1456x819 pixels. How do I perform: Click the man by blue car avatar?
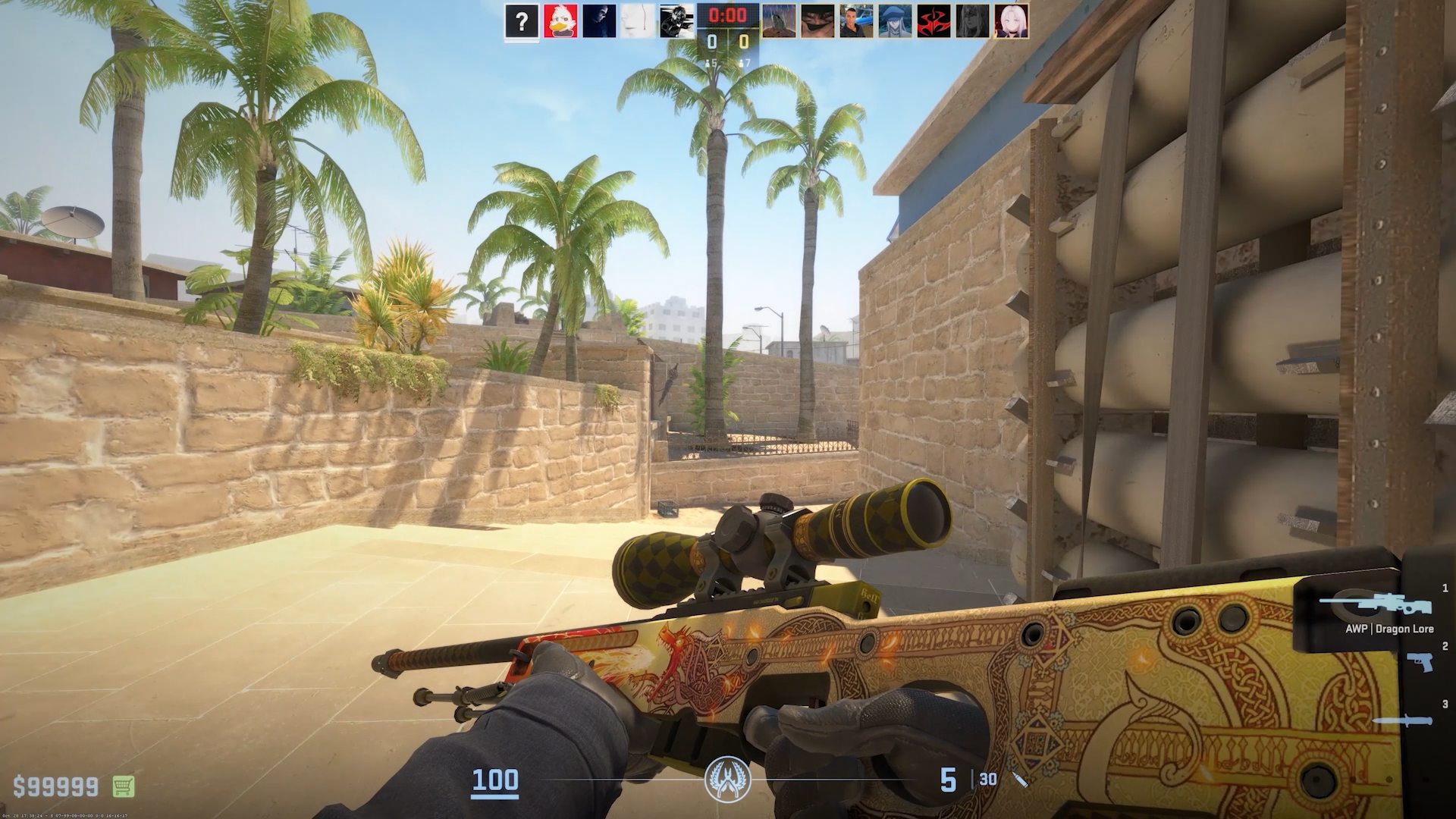click(x=856, y=21)
